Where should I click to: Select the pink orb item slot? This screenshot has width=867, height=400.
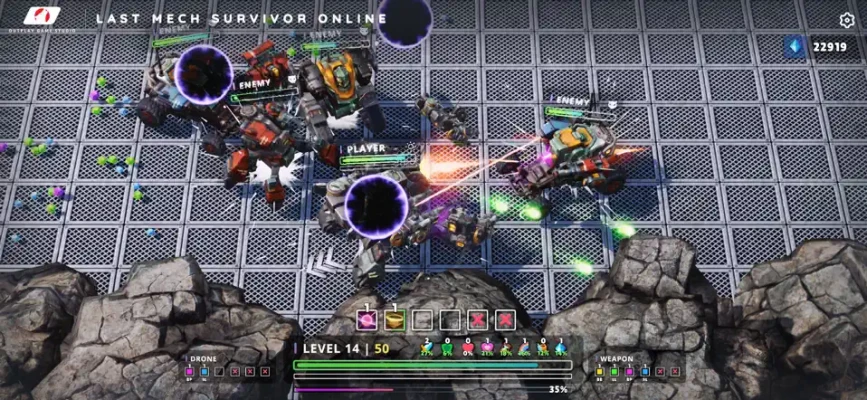pos(366,321)
